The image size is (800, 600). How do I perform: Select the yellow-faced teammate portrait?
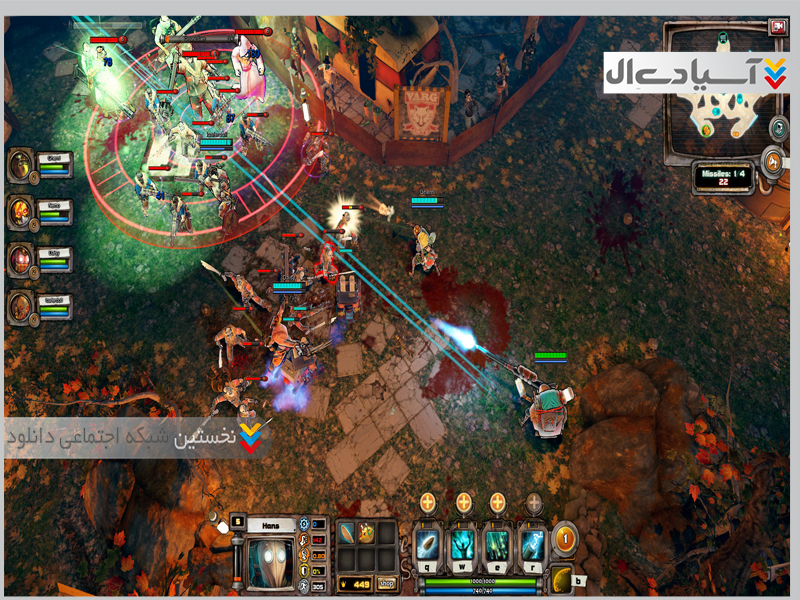tap(21, 212)
